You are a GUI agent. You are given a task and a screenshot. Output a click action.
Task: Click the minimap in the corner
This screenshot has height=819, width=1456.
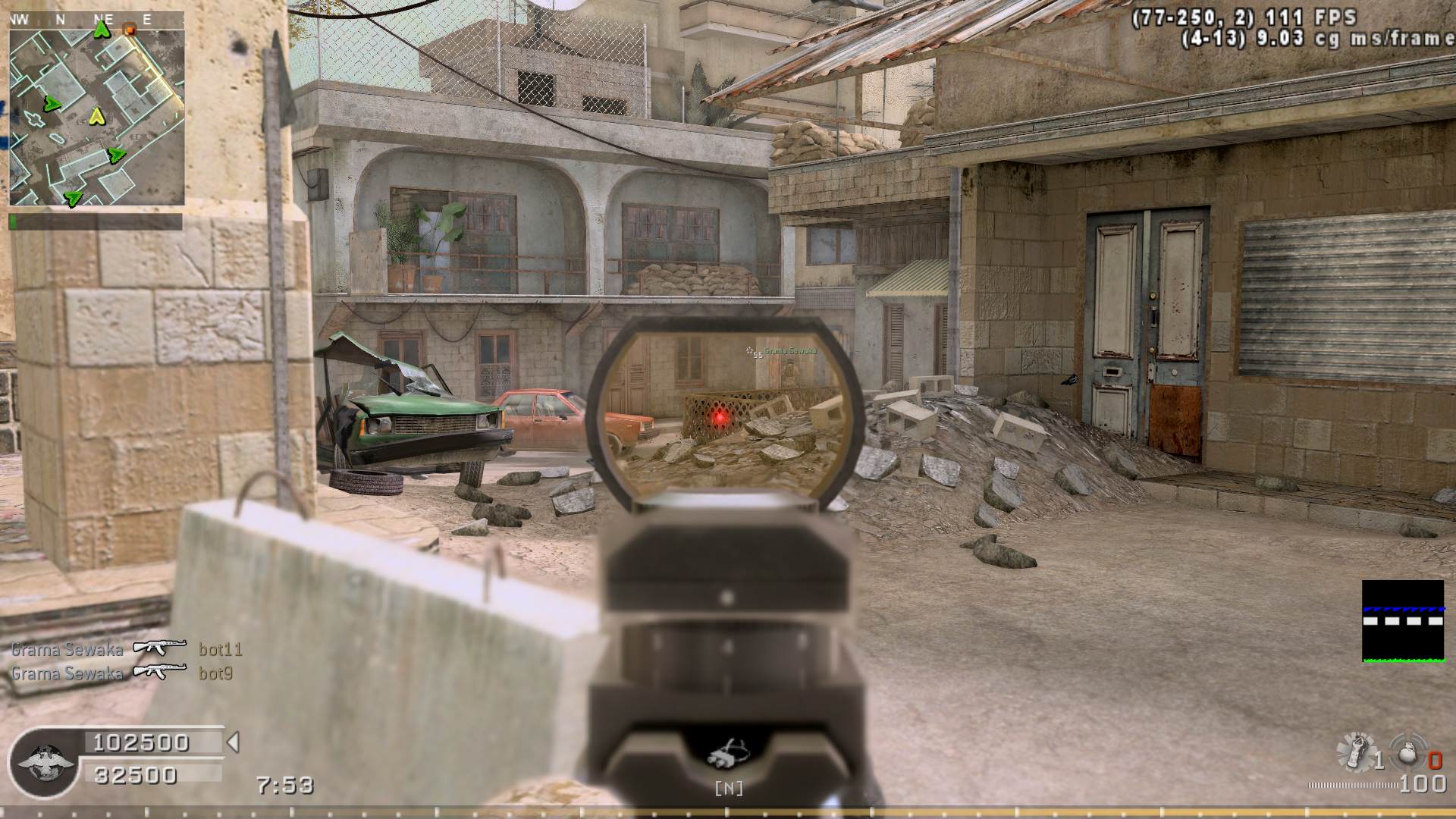(x=96, y=108)
